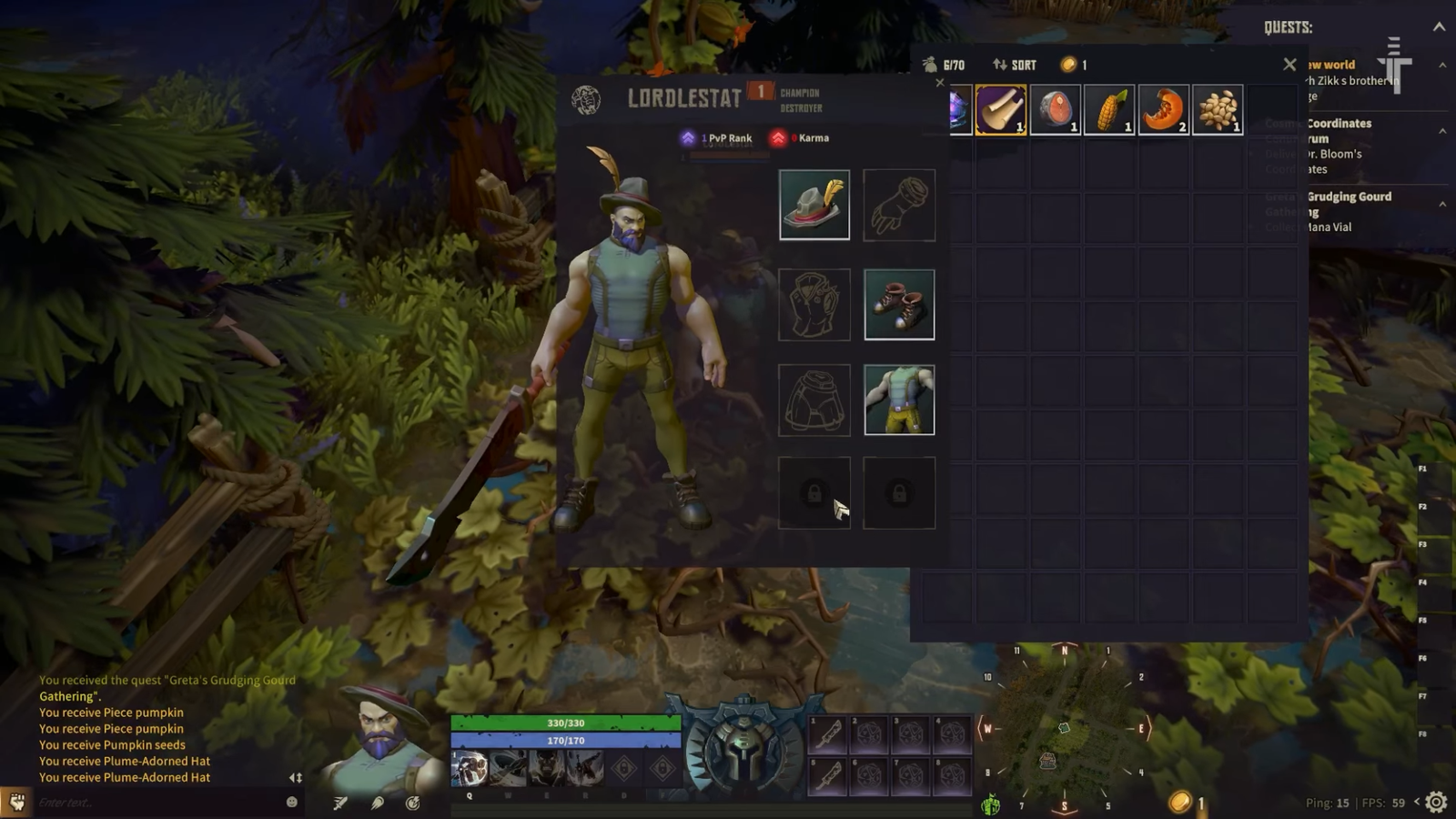This screenshot has width=1456, height=819.
Task: Activate the Q ability on the action bar
Action: 472,769
